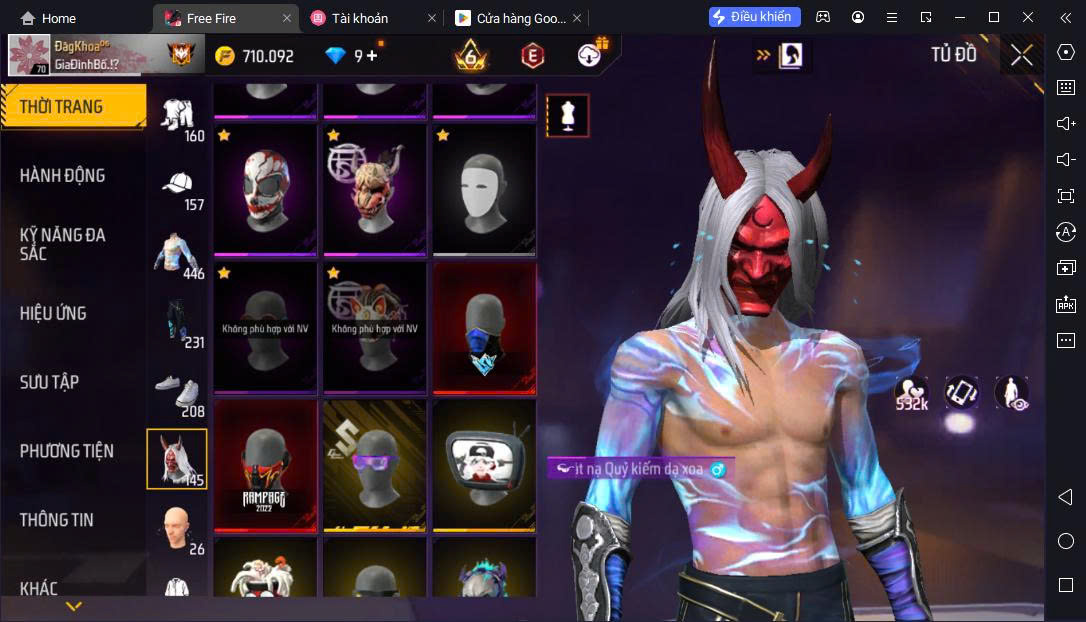Go to the SƯU TẬP tab
The width and height of the screenshot is (1086, 622).
pos(49,382)
